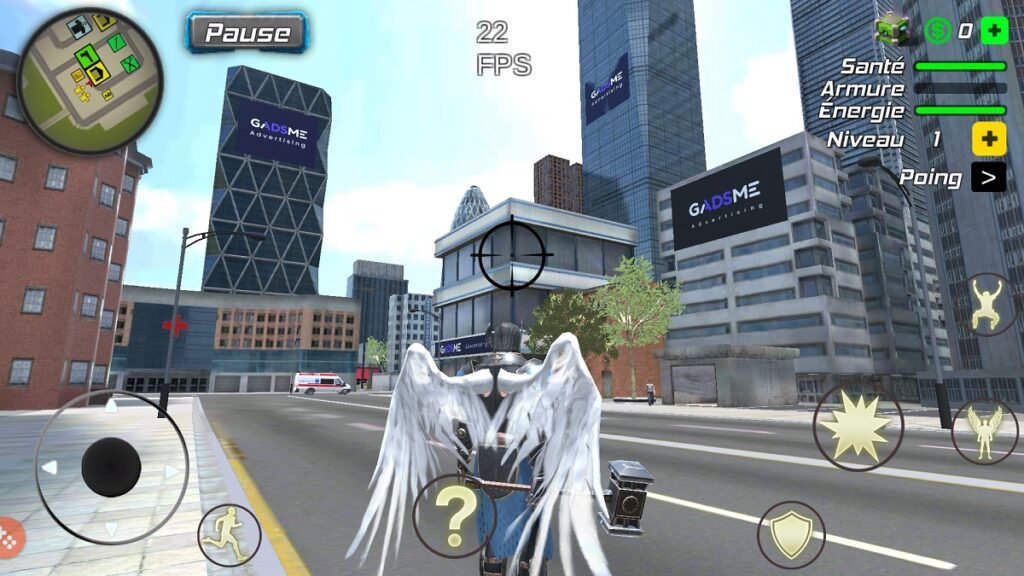
Task: Switch weapon with the Poing arrow button
Action: 988,179
